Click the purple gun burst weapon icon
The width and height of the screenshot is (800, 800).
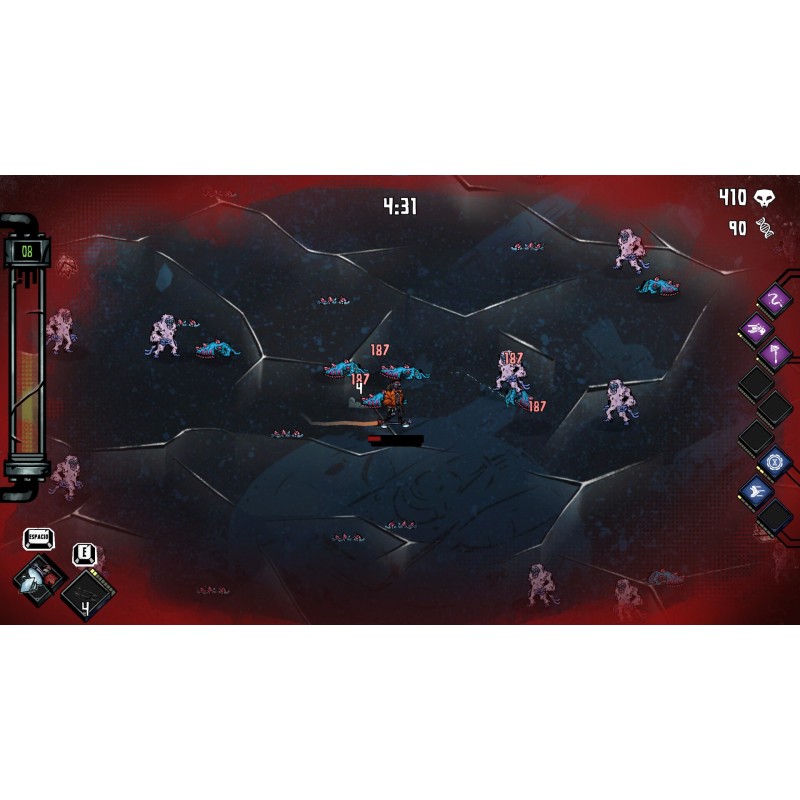click(757, 326)
